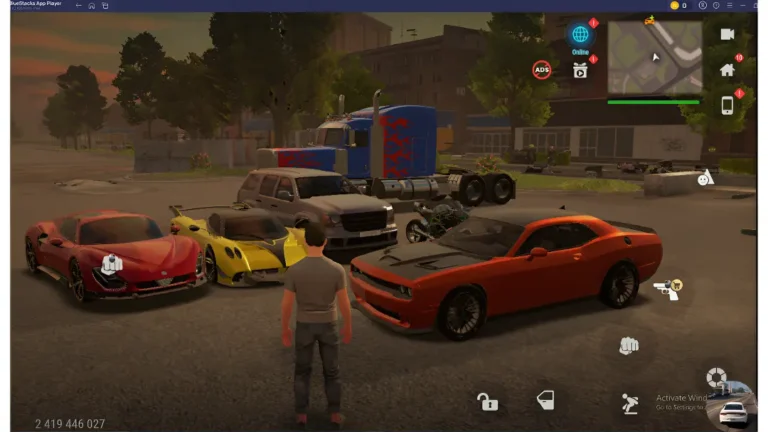The width and height of the screenshot is (768, 432).
Task: Open the Online globe menu
Action: [x=580, y=36]
